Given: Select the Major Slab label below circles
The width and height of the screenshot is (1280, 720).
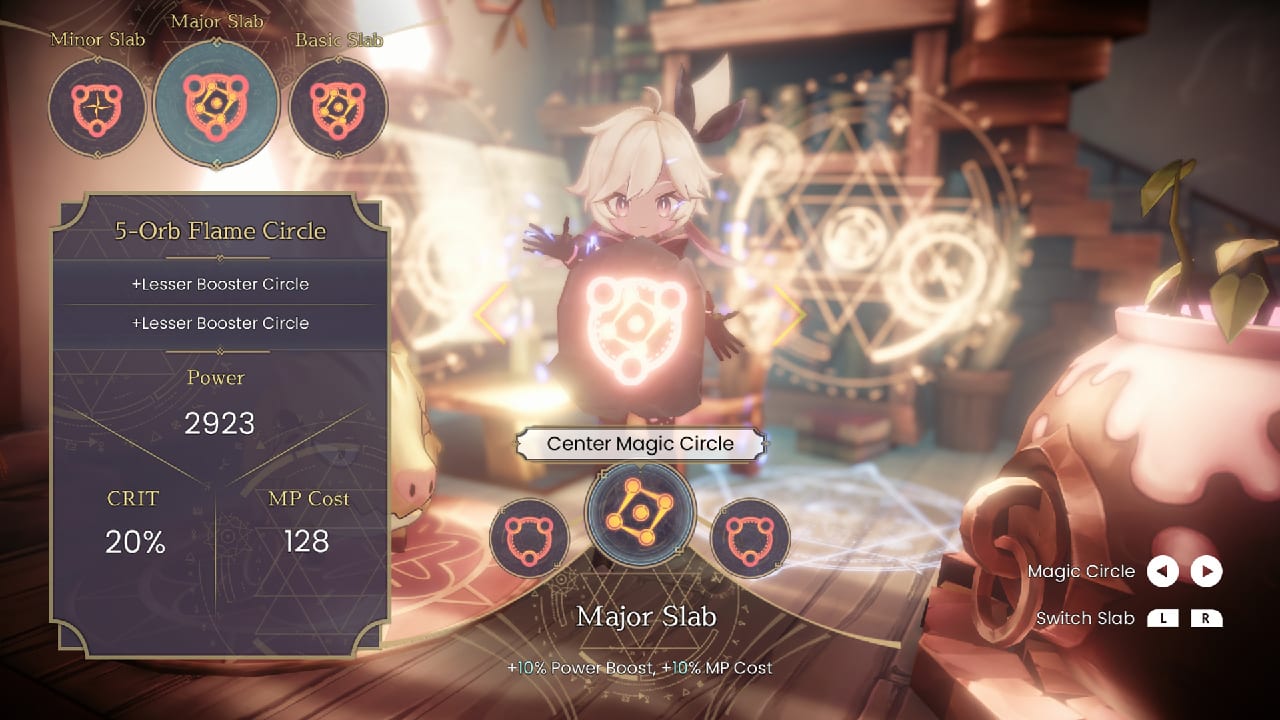Looking at the screenshot, I should point(646,618).
